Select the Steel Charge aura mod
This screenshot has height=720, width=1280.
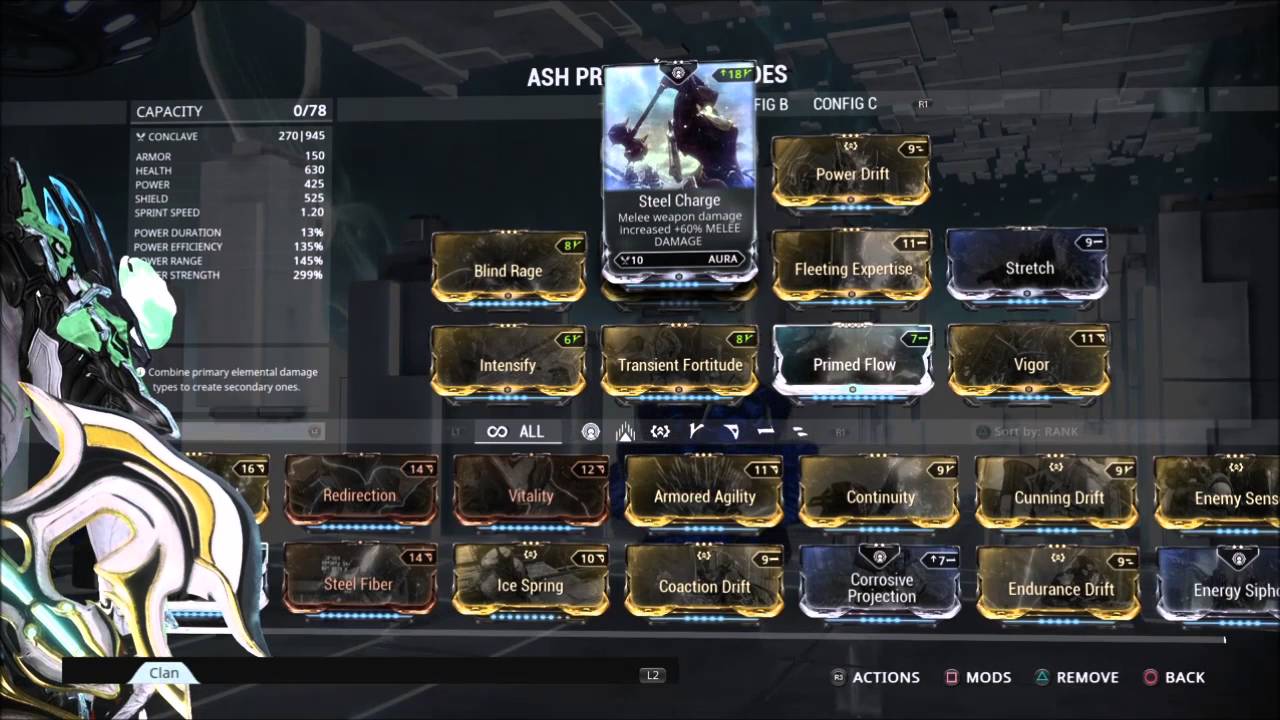[x=679, y=170]
